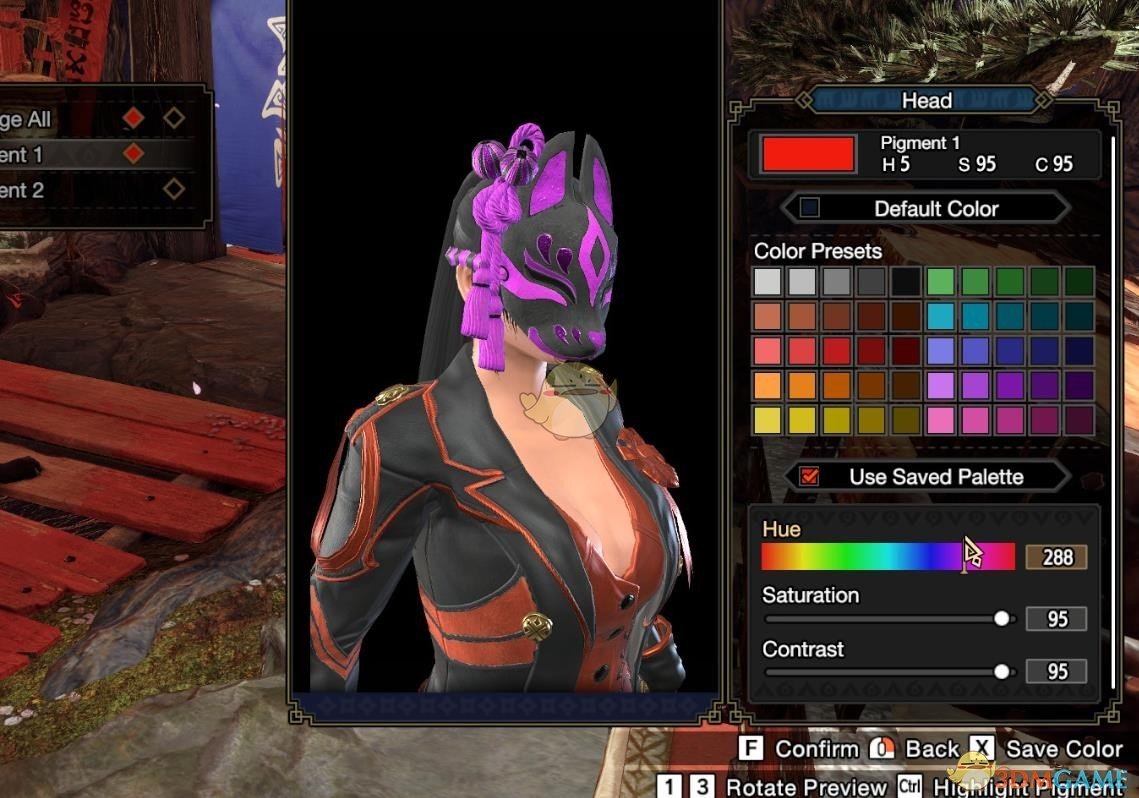Click the Contrast value box
This screenshot has height=798, width=1139.
tap(1057, 673)
